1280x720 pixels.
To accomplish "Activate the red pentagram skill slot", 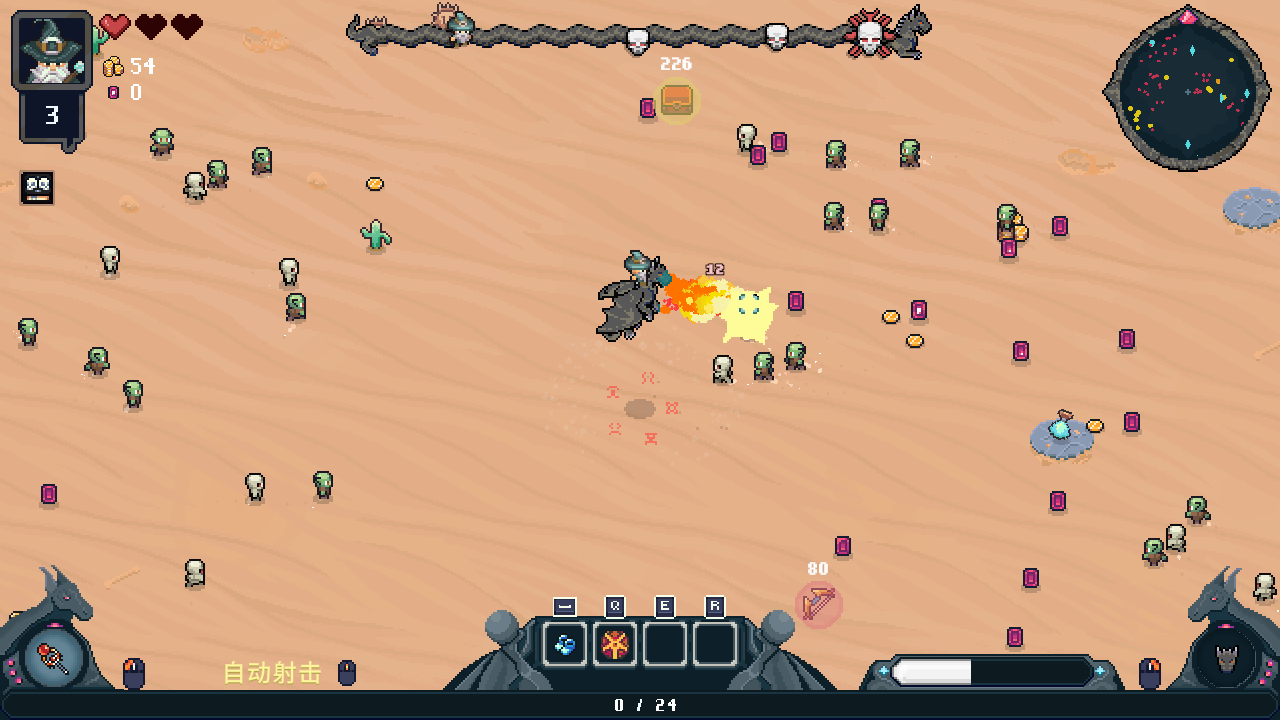I will (615, 645).
